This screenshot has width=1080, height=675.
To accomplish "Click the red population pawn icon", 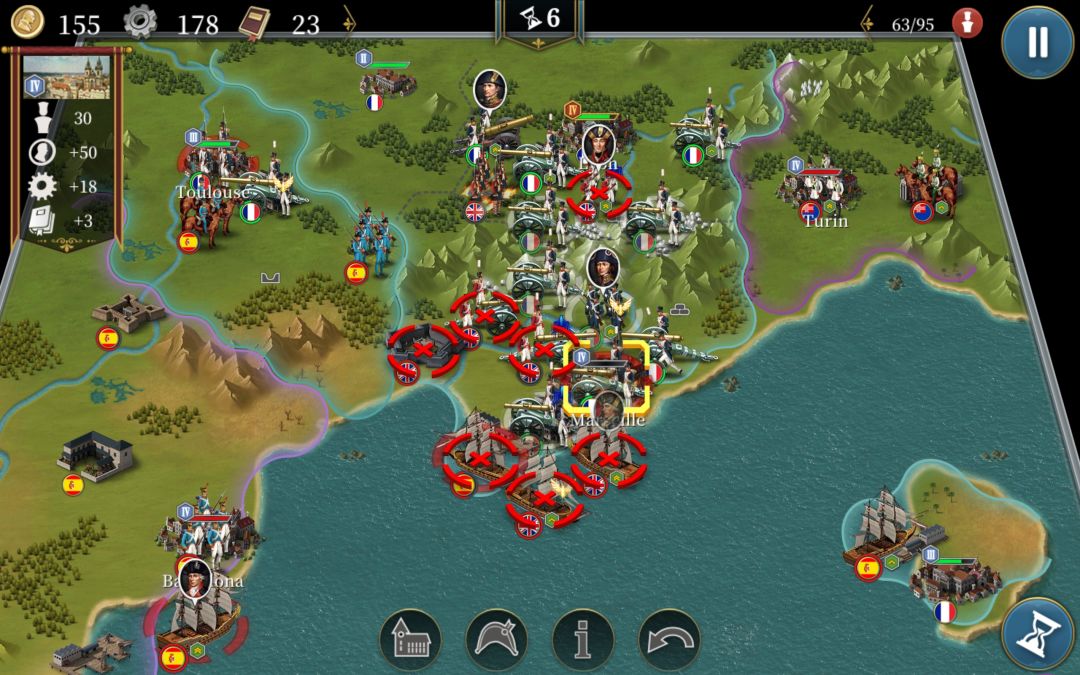I will pyautogui.click(x=966, y=22).
